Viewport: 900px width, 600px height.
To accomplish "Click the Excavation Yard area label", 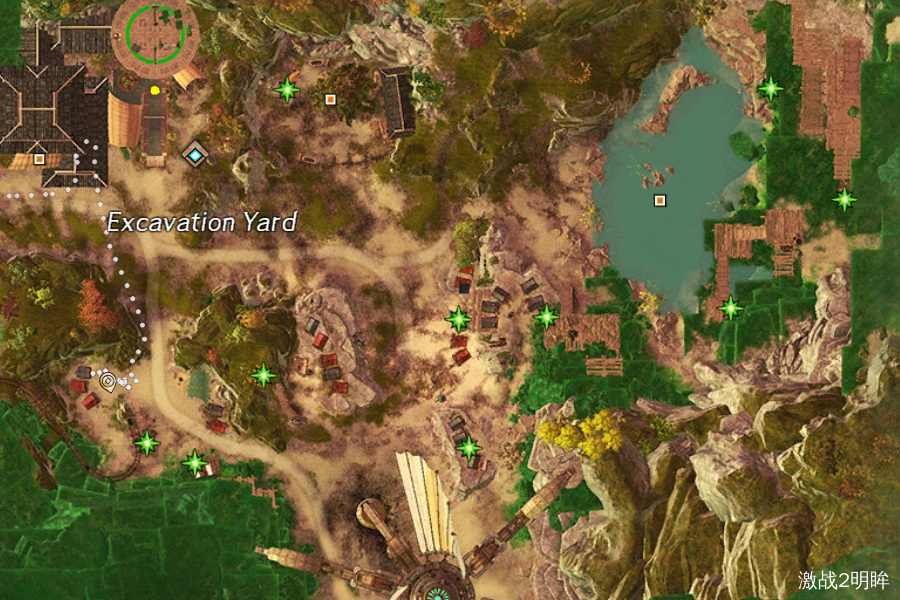I will pos(202,222).
